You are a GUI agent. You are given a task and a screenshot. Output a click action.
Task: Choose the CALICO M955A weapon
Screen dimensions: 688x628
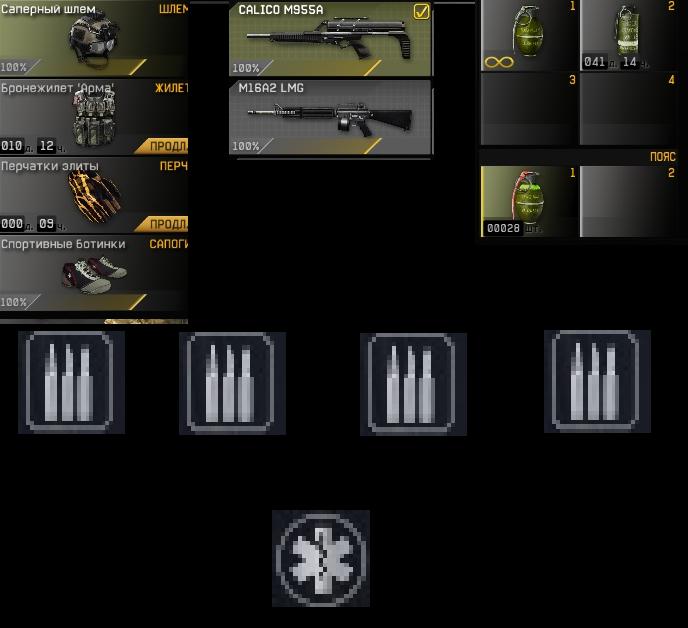330,40
